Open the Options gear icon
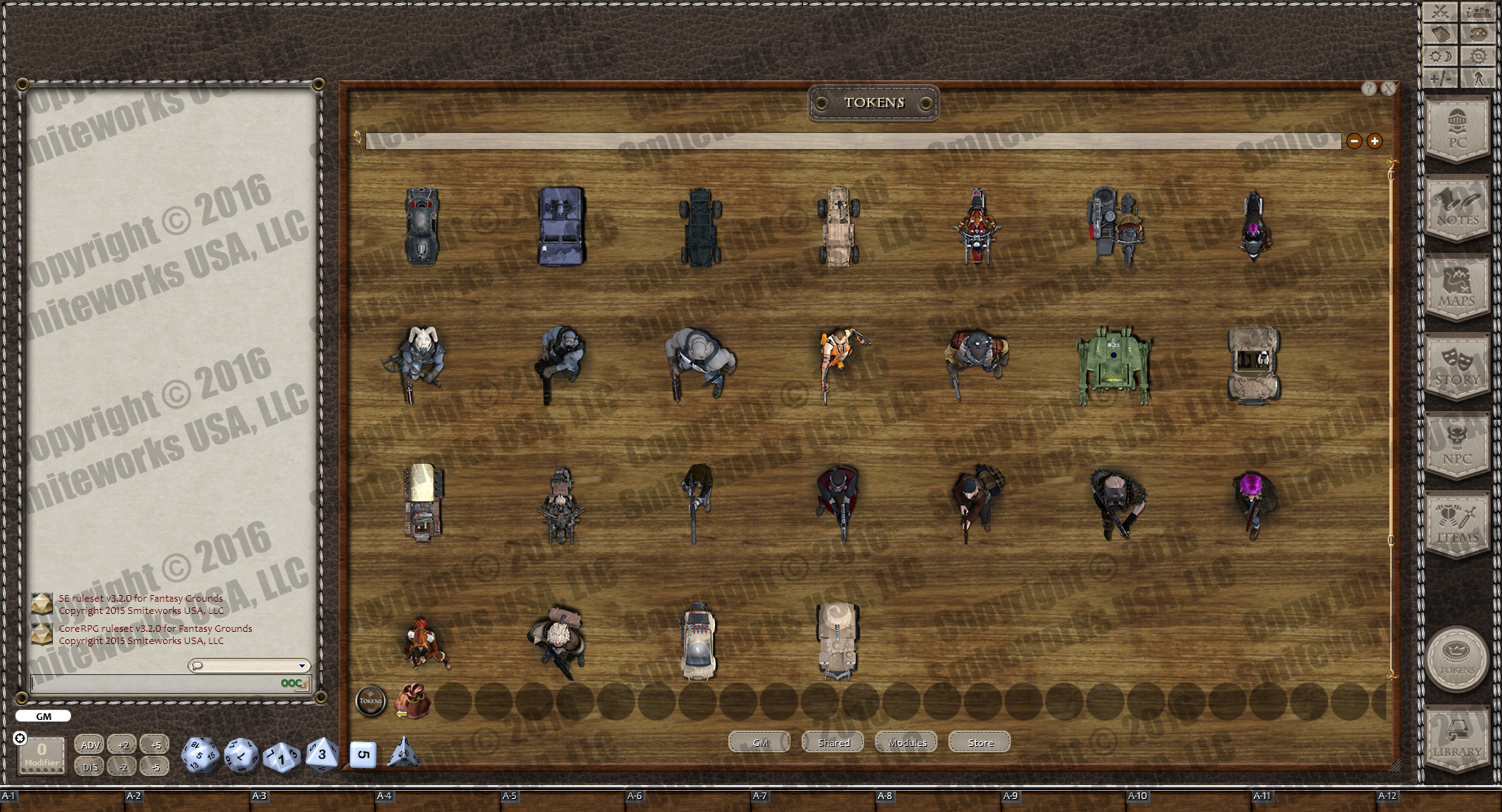 (x=1478, y=57)
